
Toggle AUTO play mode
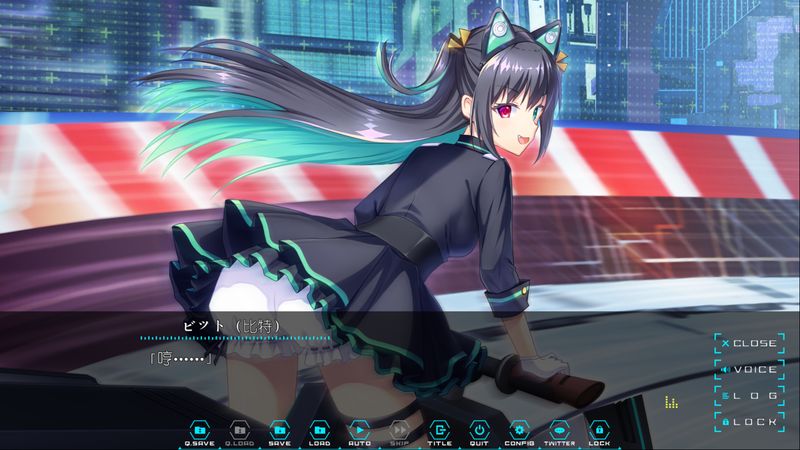(x=359, y=430)
